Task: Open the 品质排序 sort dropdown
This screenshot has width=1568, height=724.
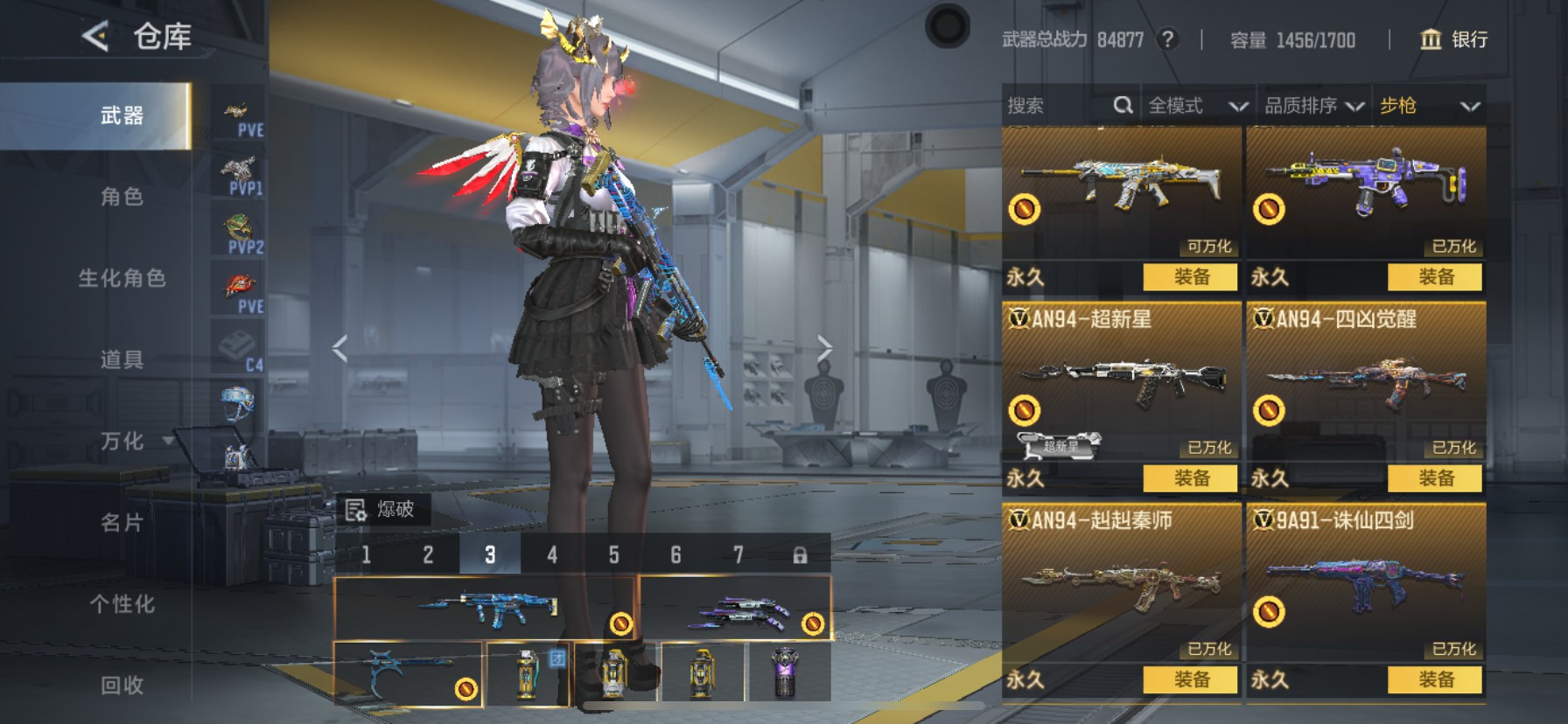Action: (x=1313, y=106)
